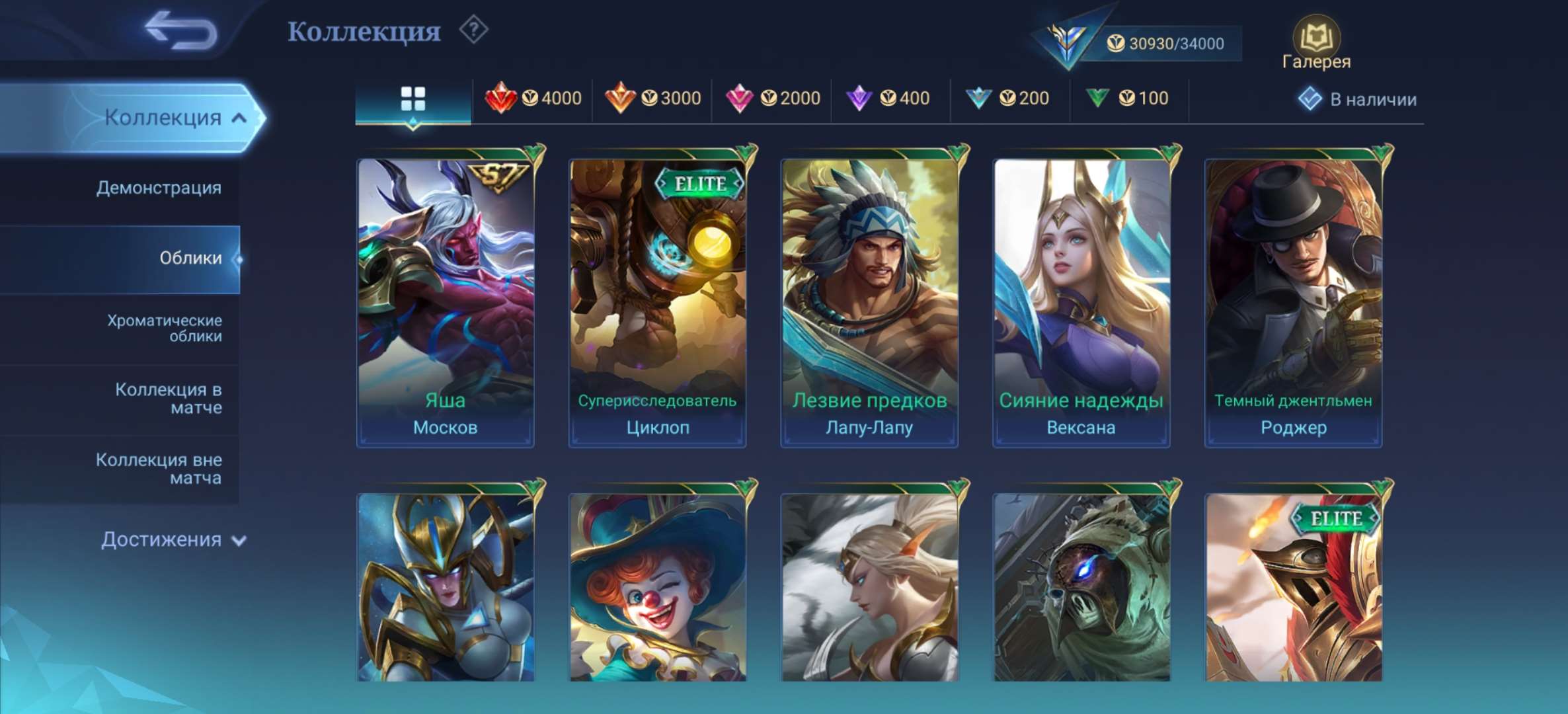Viewport: 1568px width, 714px height.
Task: Select the blue 200-token rarity filter
Action: pos(1005,98)
